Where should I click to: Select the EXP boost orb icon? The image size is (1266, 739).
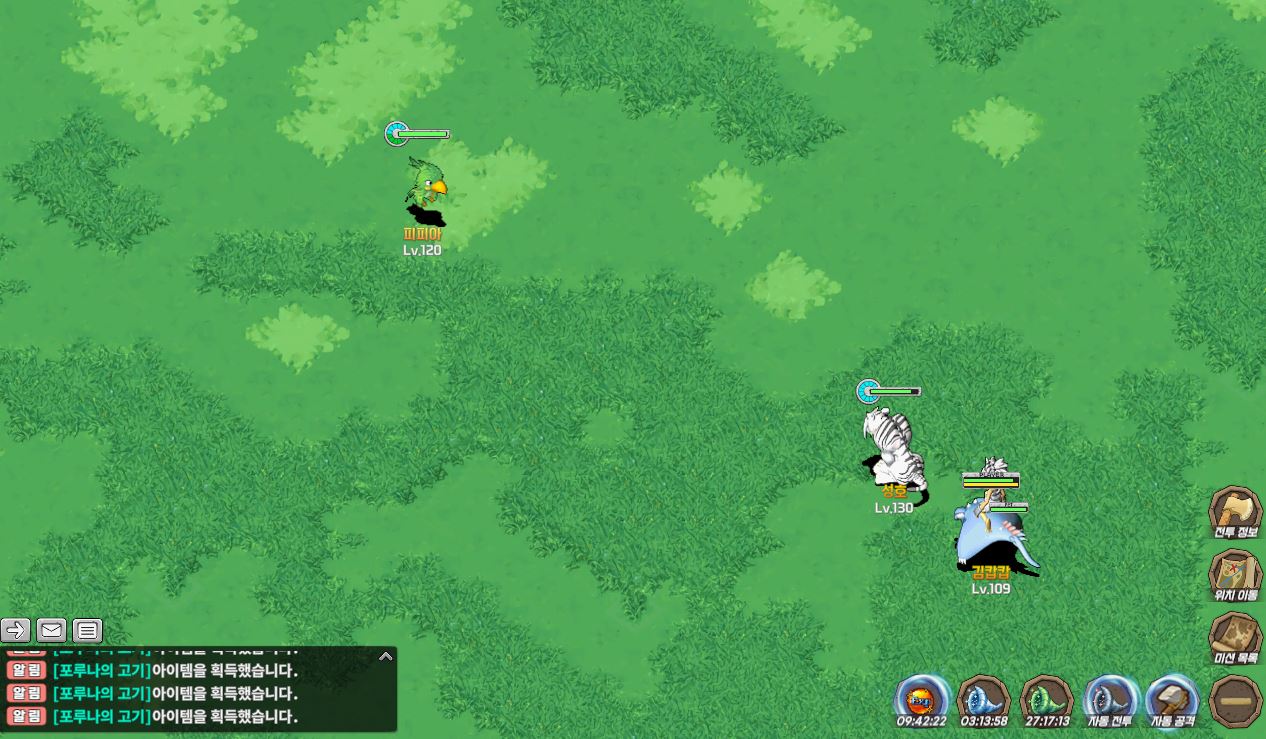(x=921, y=699)
